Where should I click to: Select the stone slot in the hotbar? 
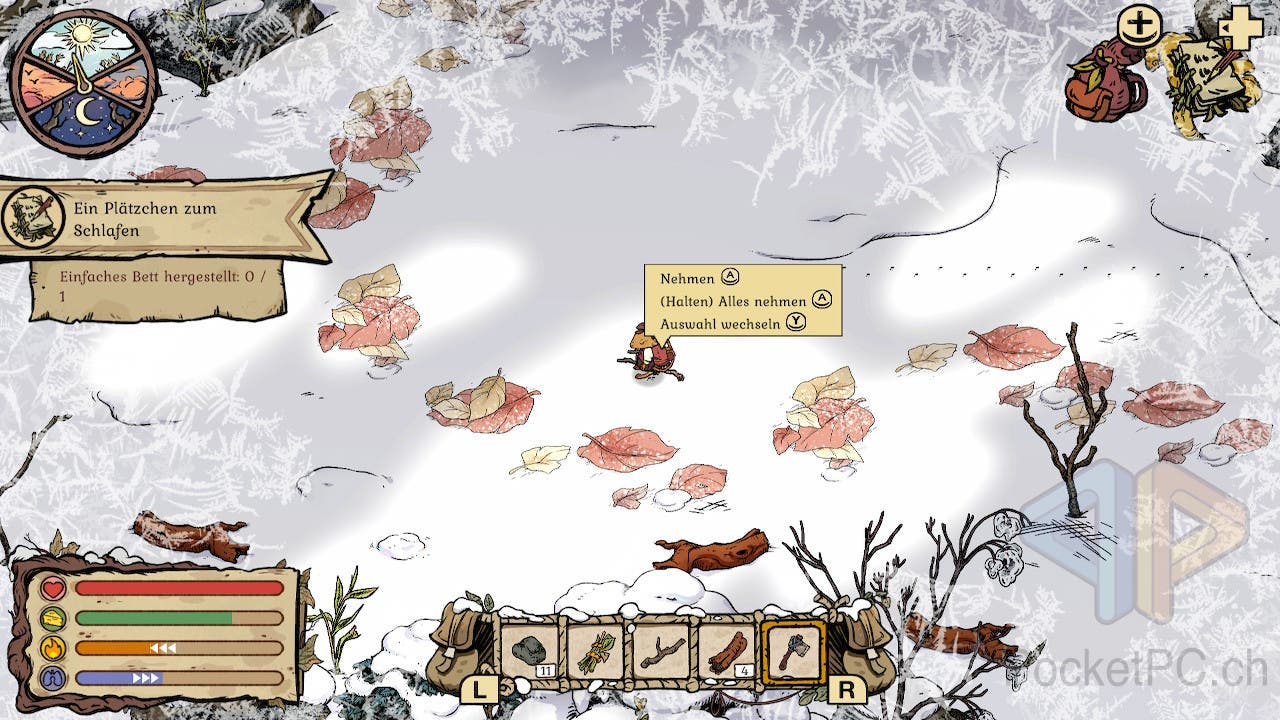point(531,652)
